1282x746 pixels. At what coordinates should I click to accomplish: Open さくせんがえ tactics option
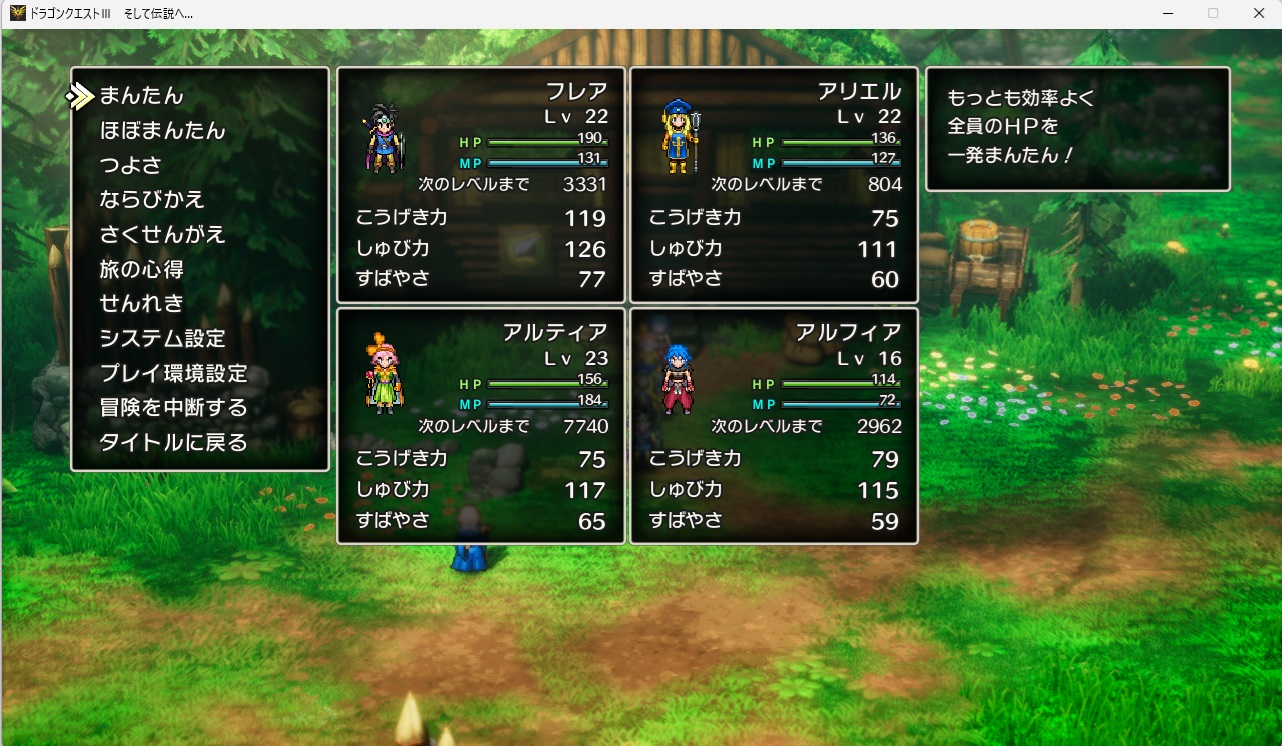(162, 235)
